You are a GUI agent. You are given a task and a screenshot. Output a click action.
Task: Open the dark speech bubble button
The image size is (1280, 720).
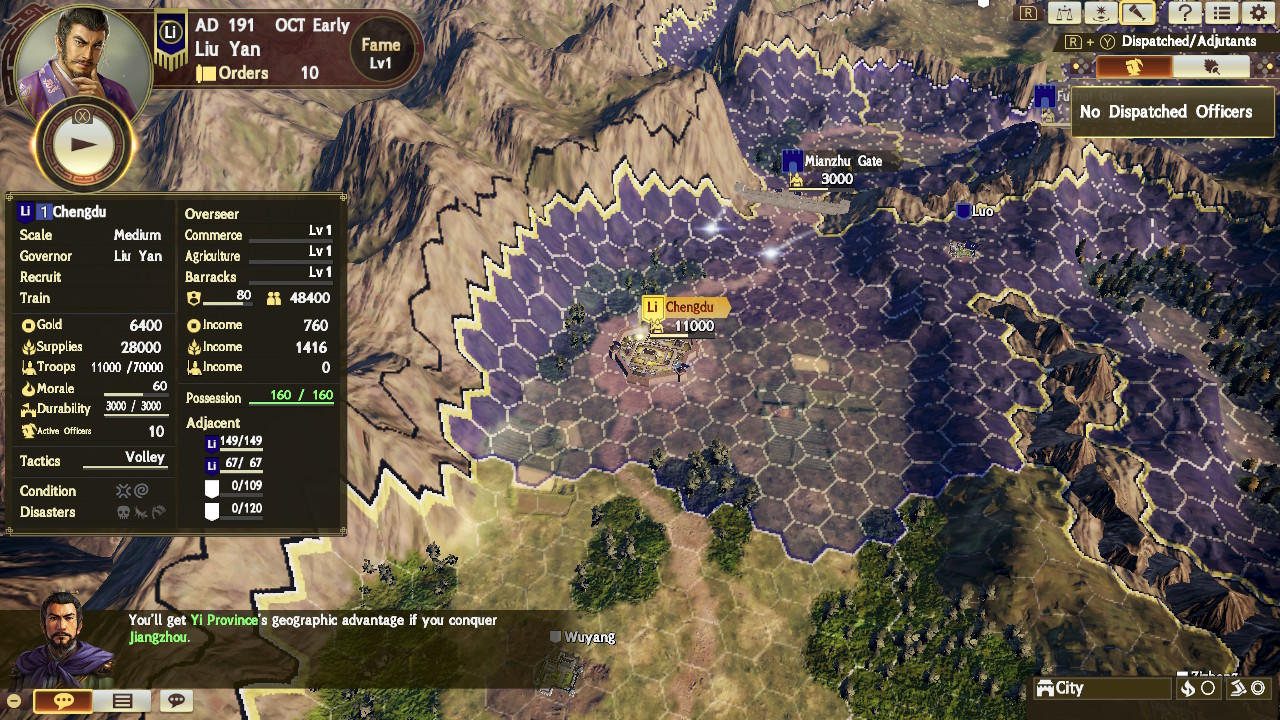click(x=177, y=701)
